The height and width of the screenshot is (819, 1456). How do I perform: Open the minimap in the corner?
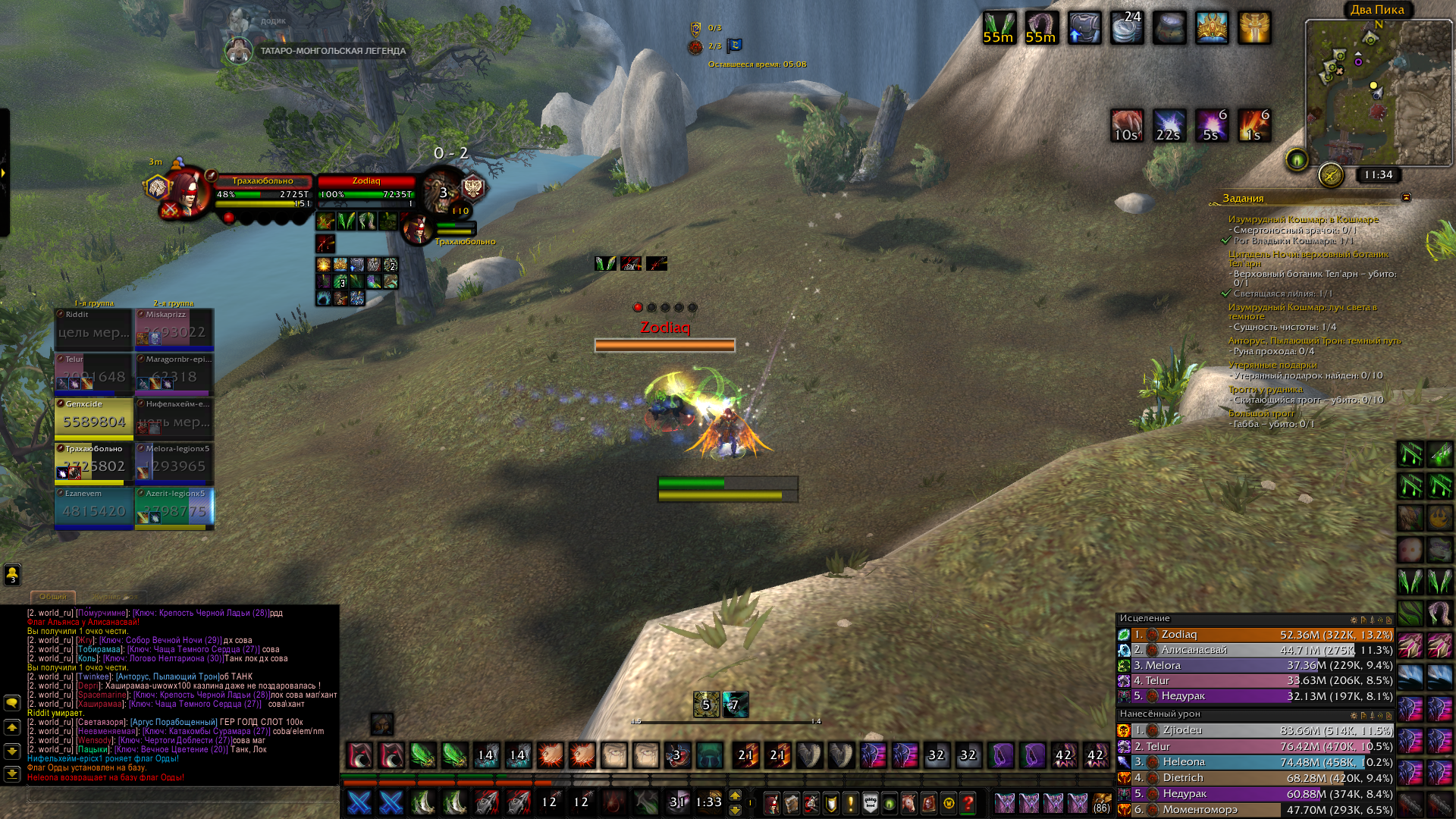point(1376,91)
